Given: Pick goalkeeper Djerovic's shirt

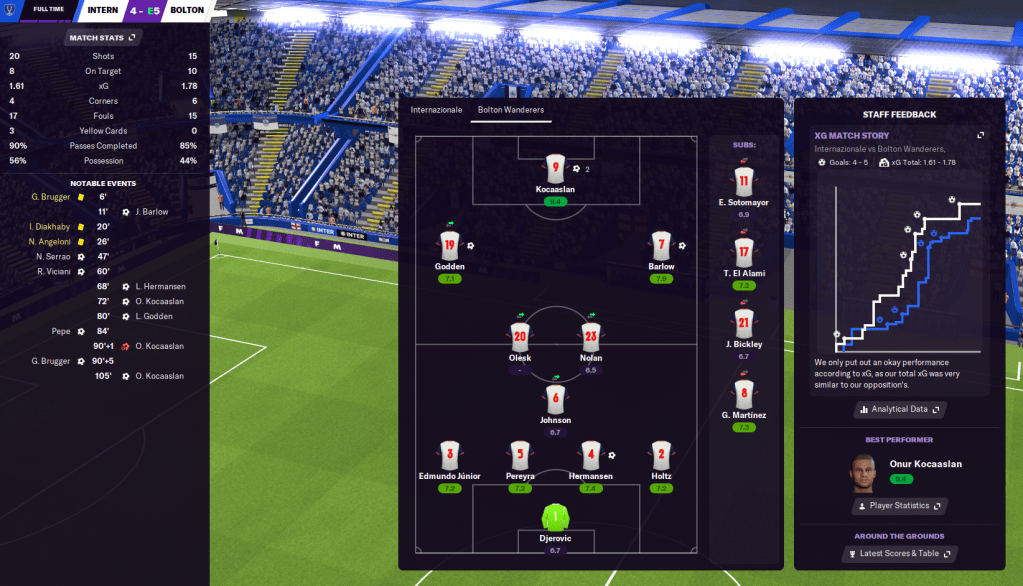Looking at the screenshot, I should pyautogui.click(x=554, y=517).
